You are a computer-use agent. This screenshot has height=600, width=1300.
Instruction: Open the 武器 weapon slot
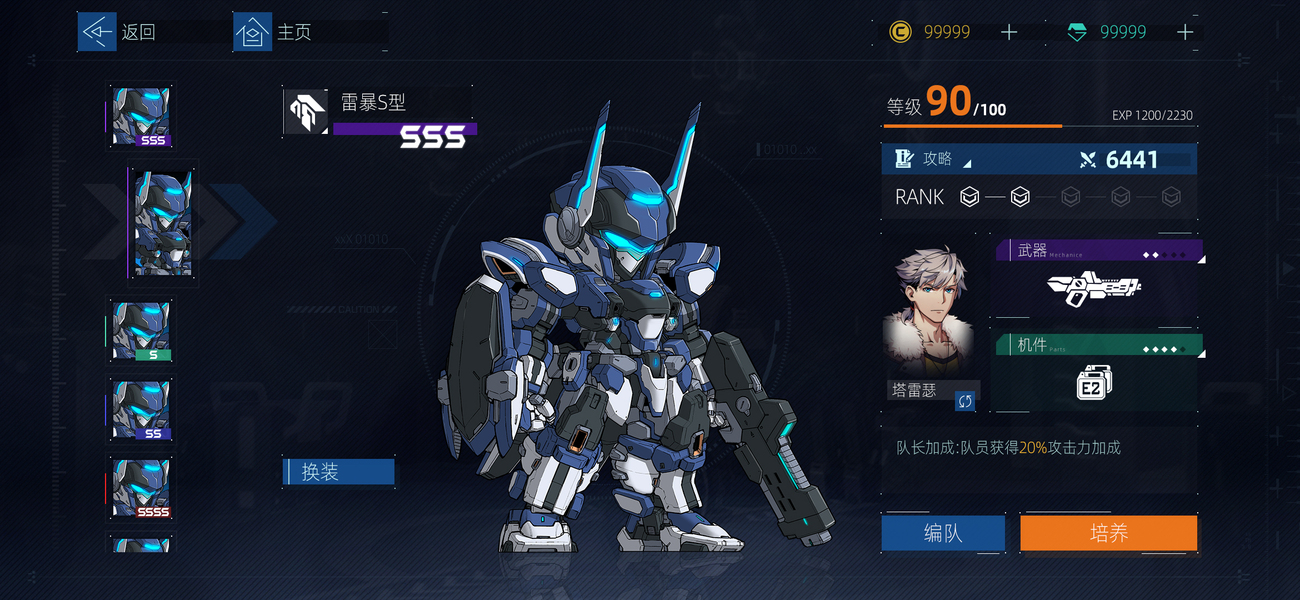point(1098,283)
